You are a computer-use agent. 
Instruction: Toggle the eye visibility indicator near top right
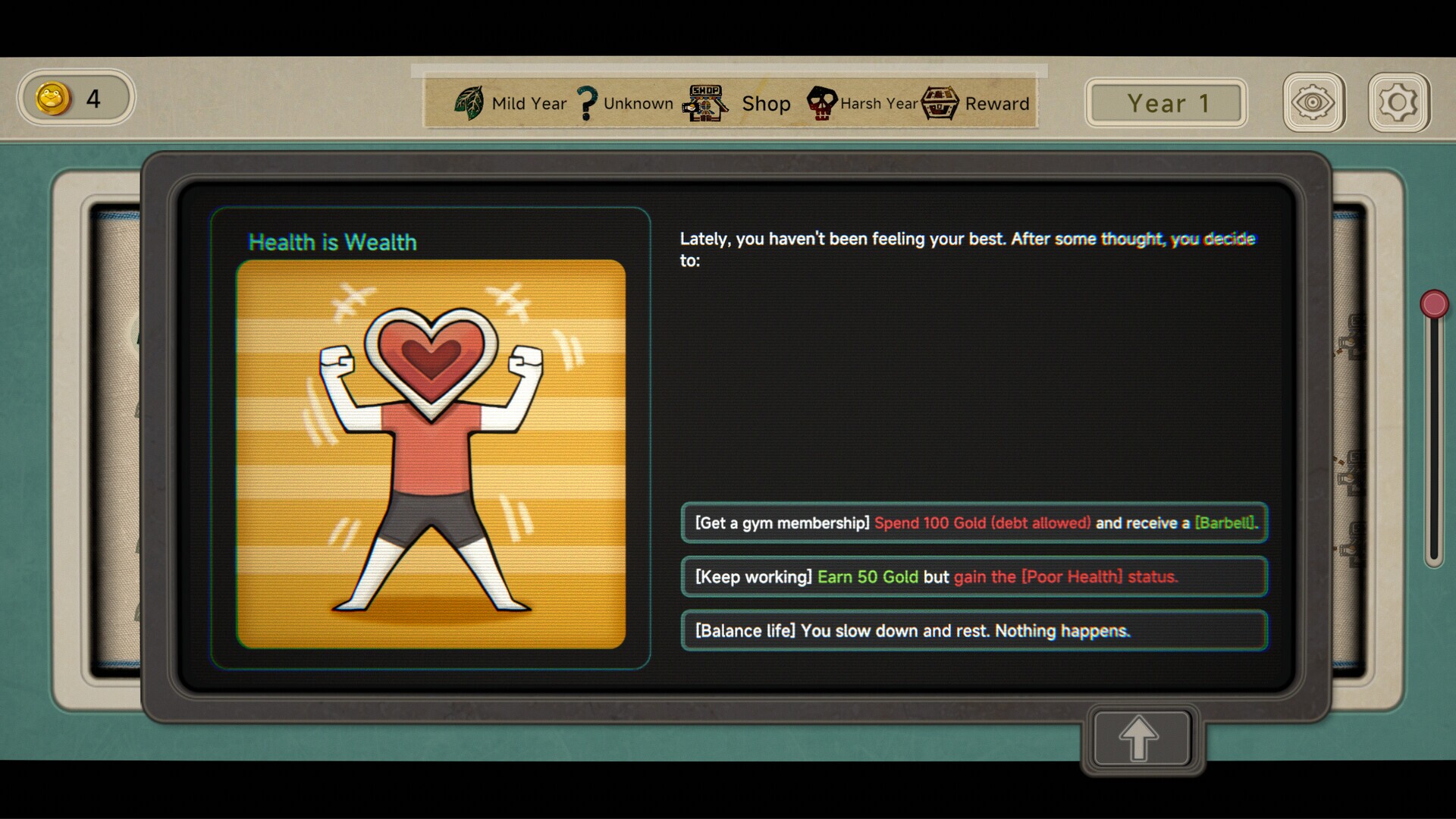coord(1315,102)
